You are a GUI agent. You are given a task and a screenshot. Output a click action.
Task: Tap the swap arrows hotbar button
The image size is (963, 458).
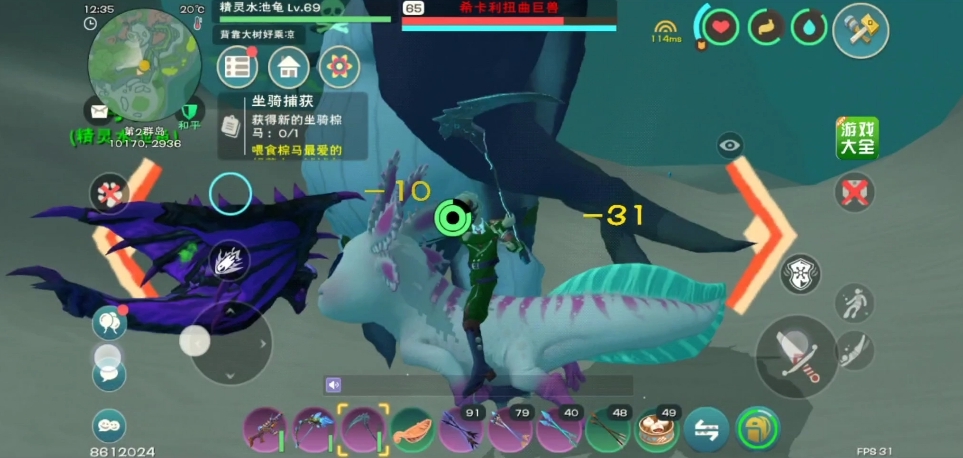(707, 430)
